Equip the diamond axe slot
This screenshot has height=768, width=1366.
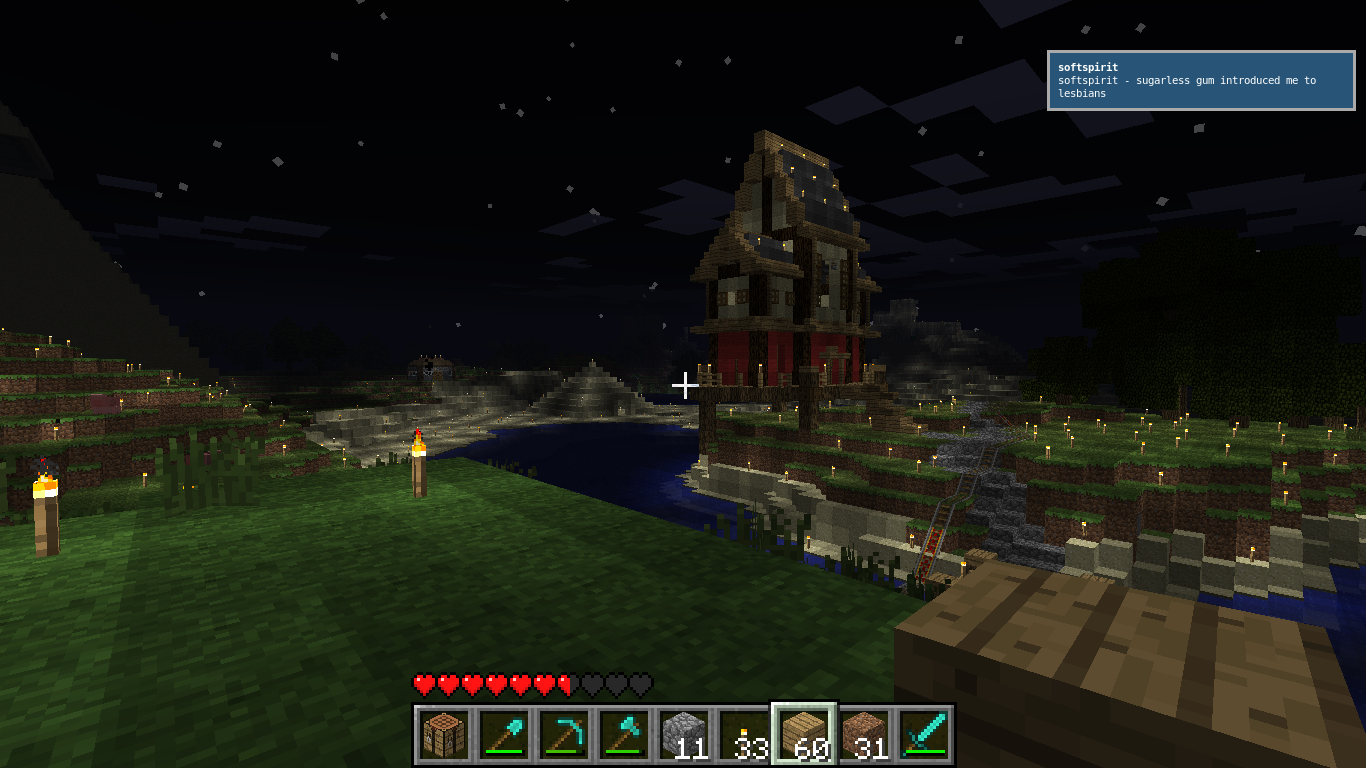[624, 735]
